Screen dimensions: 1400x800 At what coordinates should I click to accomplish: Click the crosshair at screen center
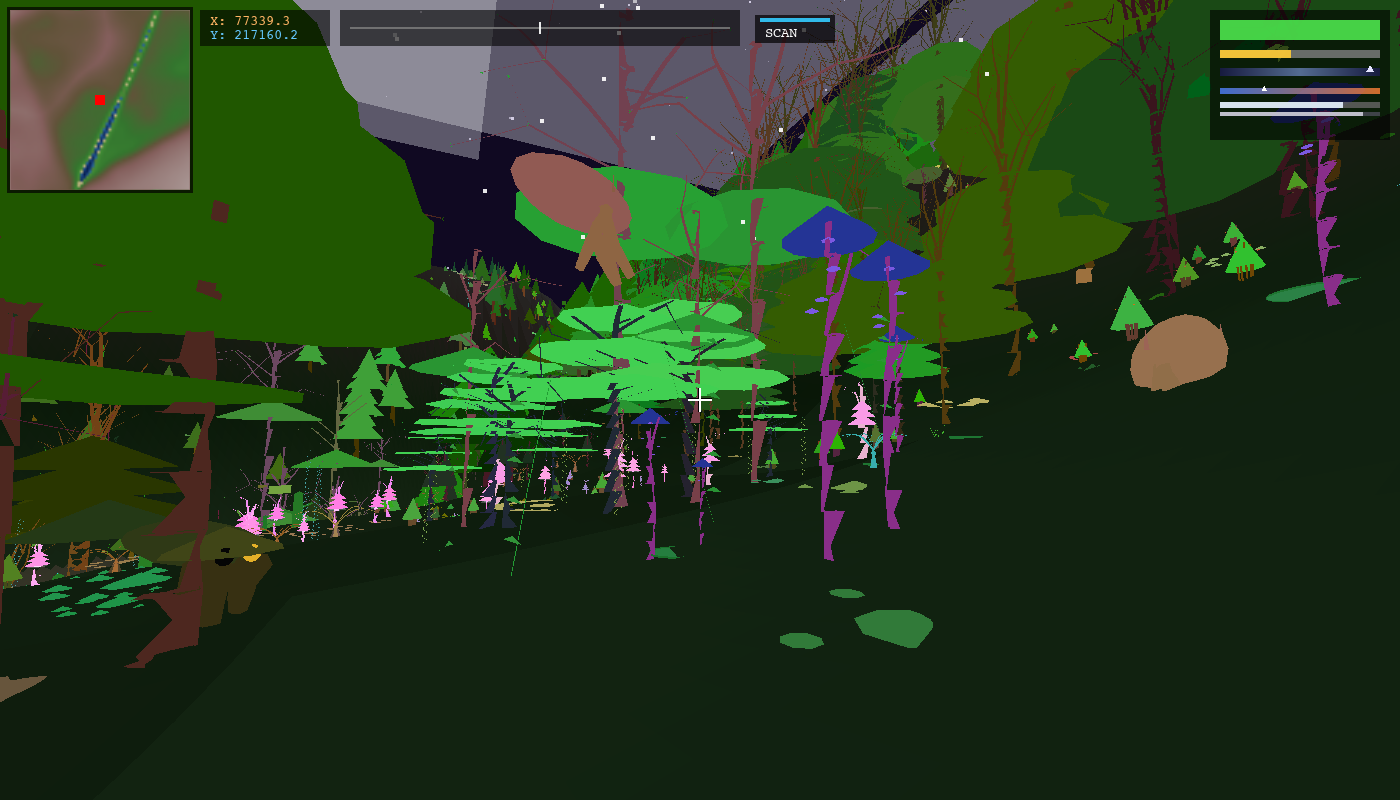point(700,399)
